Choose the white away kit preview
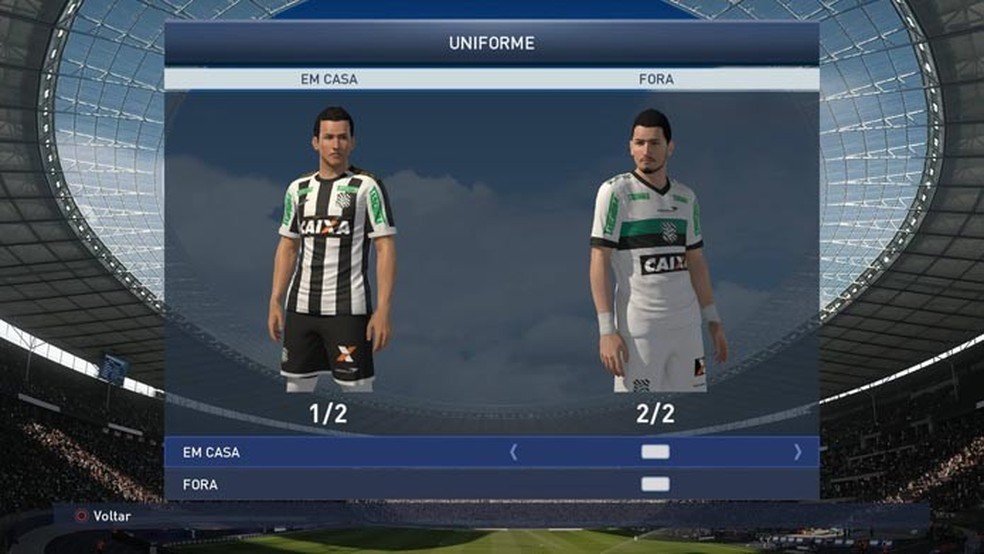 [654, 255]
